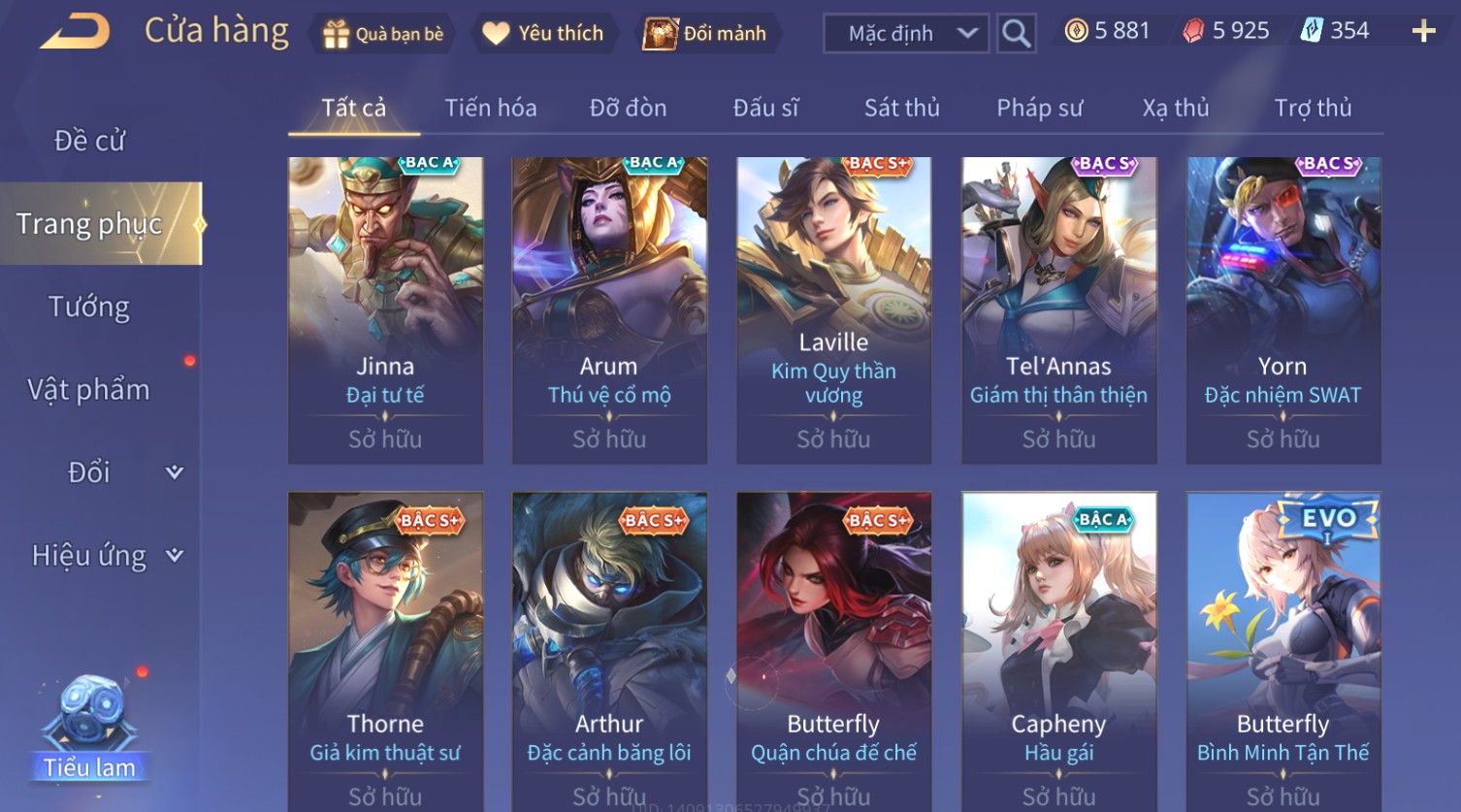Viewport: 1461px width, 812px height.
Task: Pick Capheny Hầu gái skin card
Action: 1058,650
